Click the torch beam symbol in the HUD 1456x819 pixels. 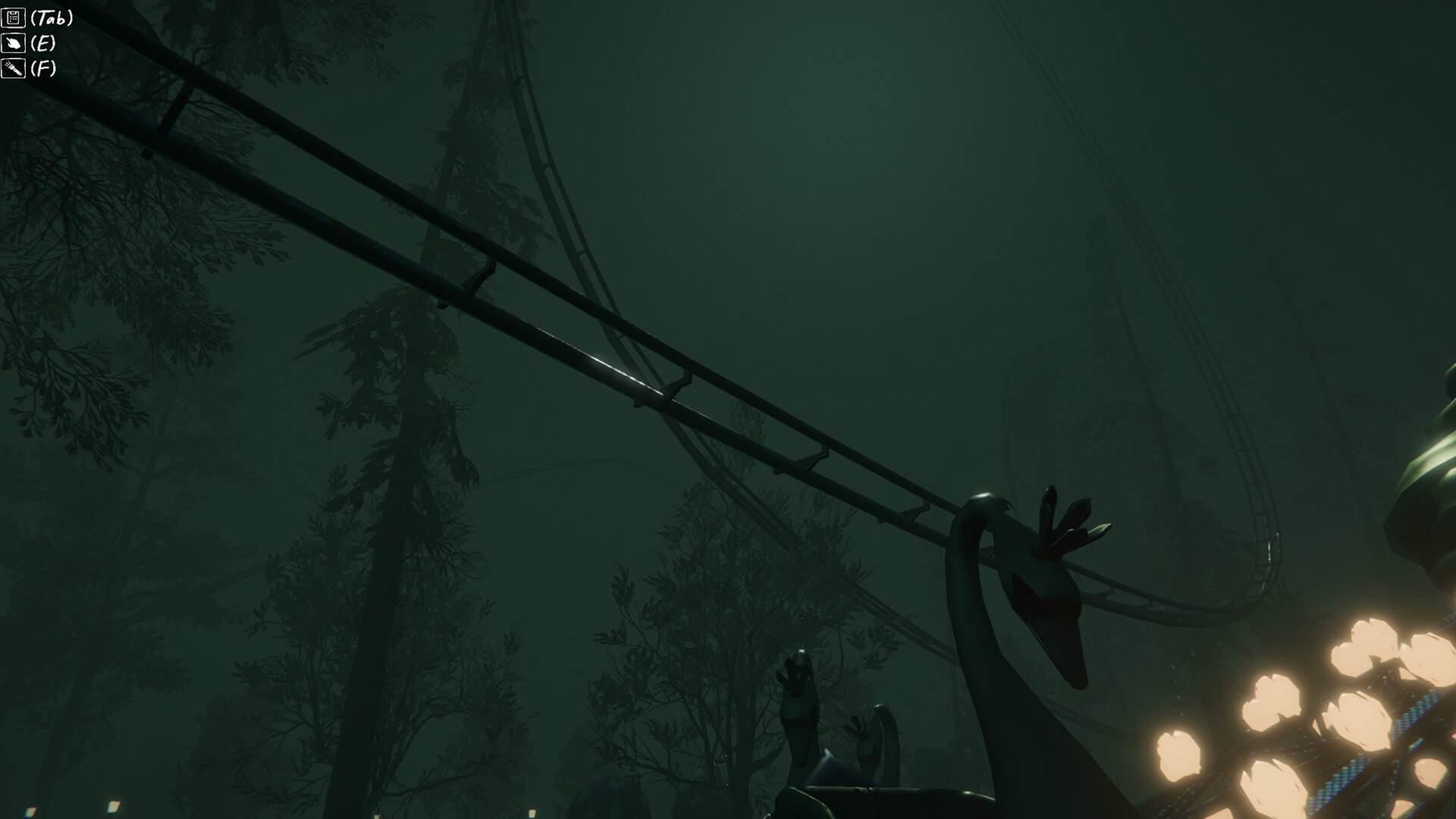point(13,70)
